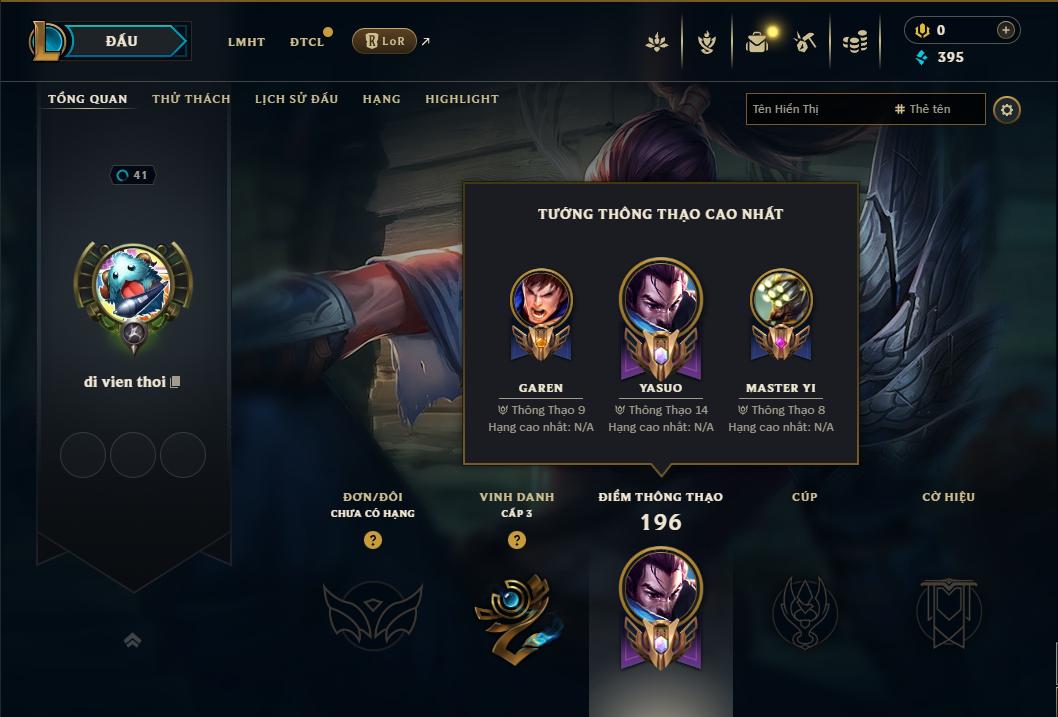Click the ĐẤU play button
The image size is (1058, 717).
point(121,41)
